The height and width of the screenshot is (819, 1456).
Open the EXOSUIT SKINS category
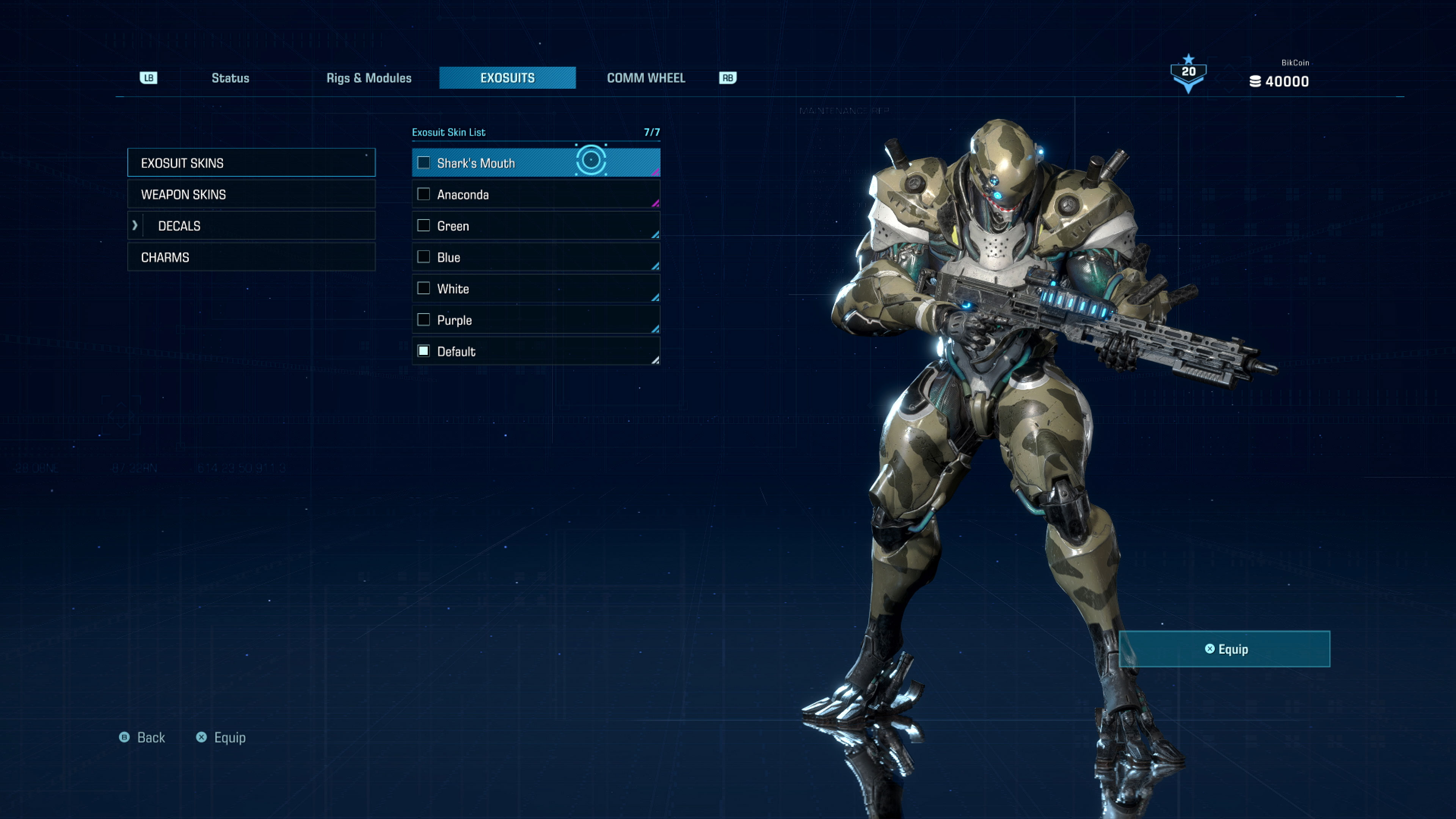[x=251, y=163]
